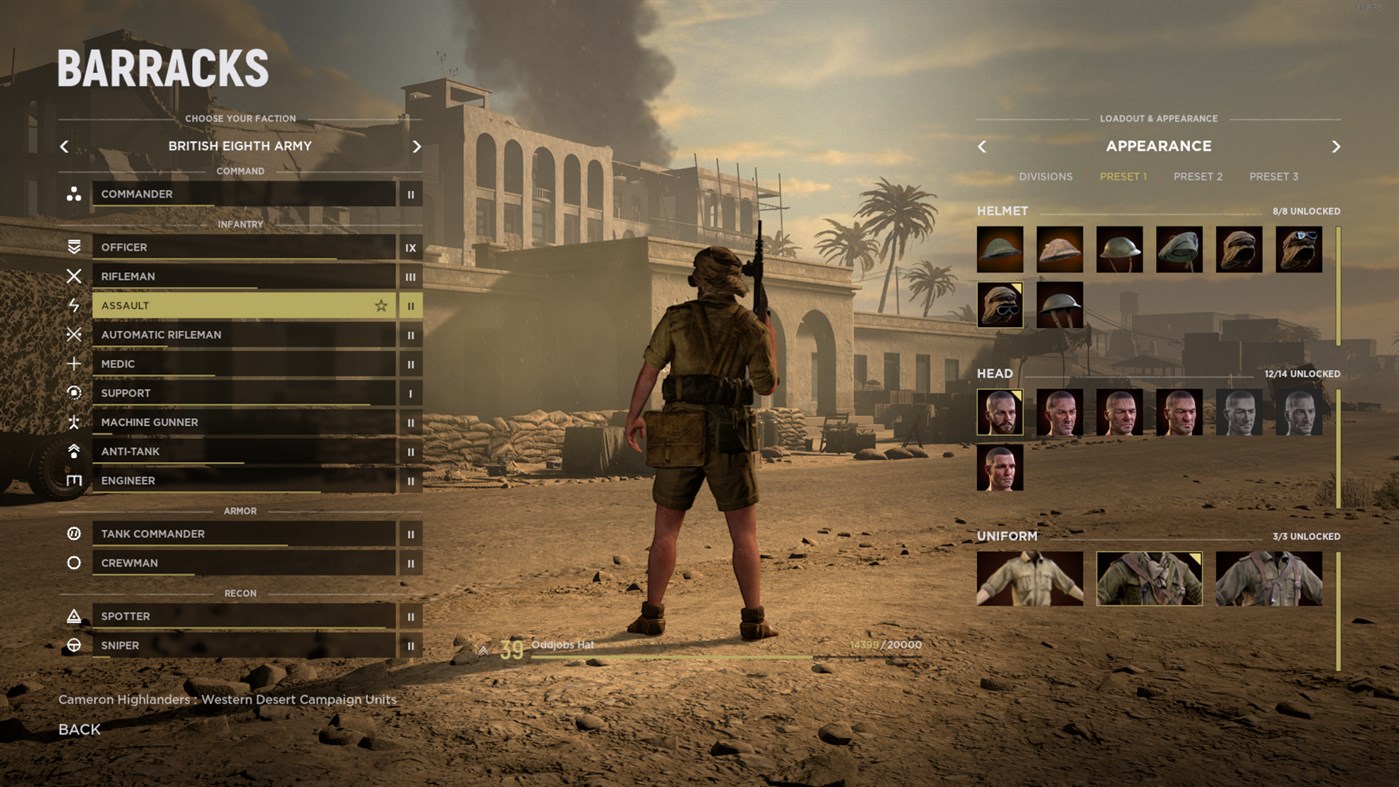Click the Back button

pos(78,729)
